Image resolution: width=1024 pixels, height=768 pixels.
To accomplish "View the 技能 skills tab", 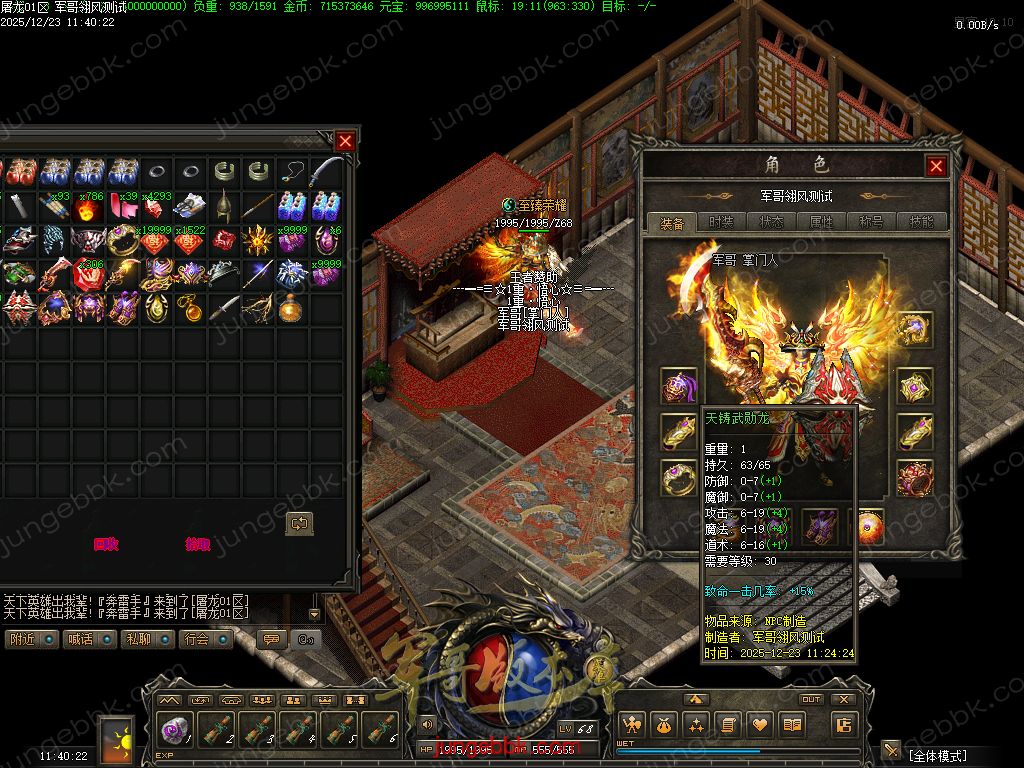I will click(920, 222).
